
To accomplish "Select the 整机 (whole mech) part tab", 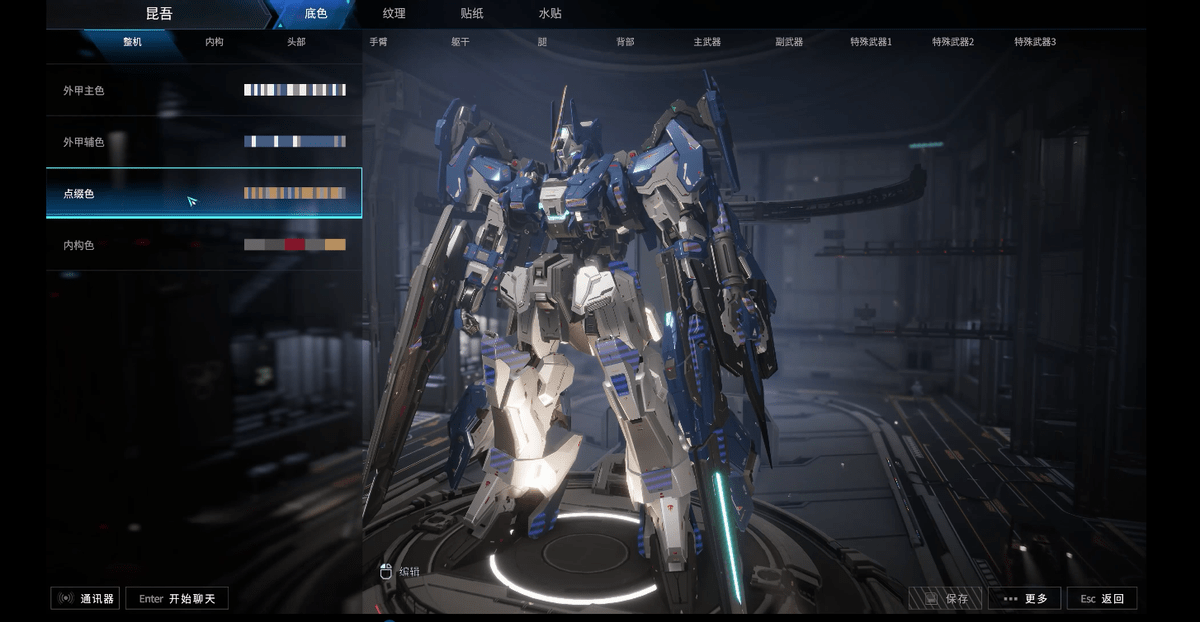I will click(x=132, y=42).
